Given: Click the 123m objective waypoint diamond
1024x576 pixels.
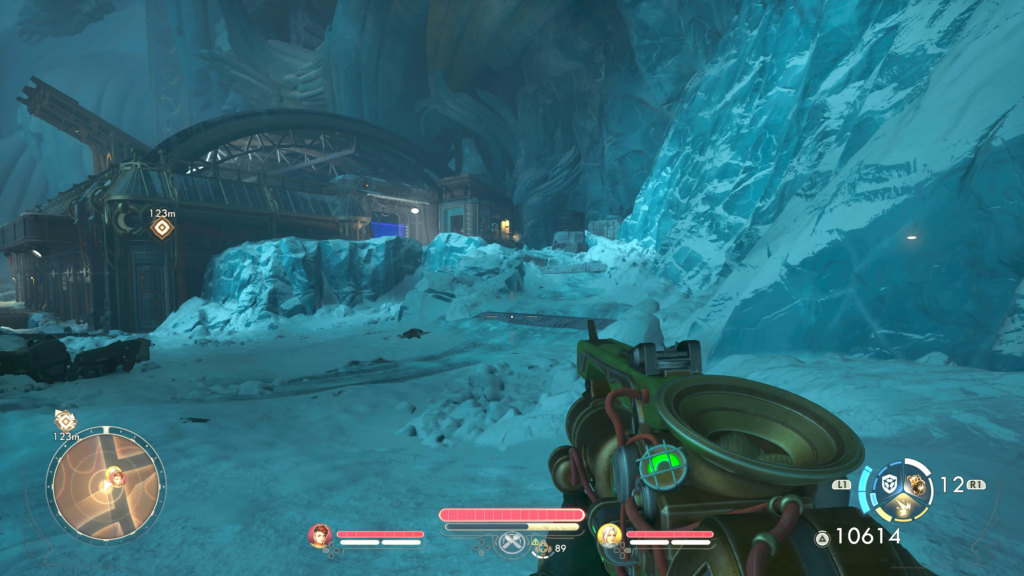Looking at the screenshot, I should (160, 228).
